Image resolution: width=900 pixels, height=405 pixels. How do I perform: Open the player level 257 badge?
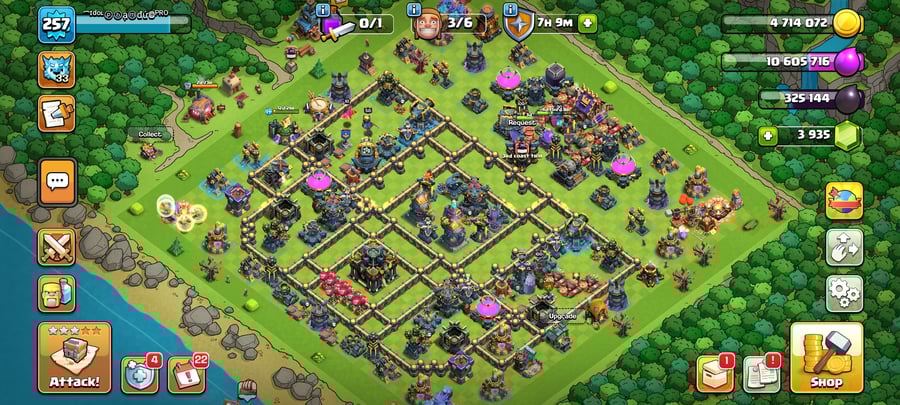pyautogui.click(x=56, y=24)
